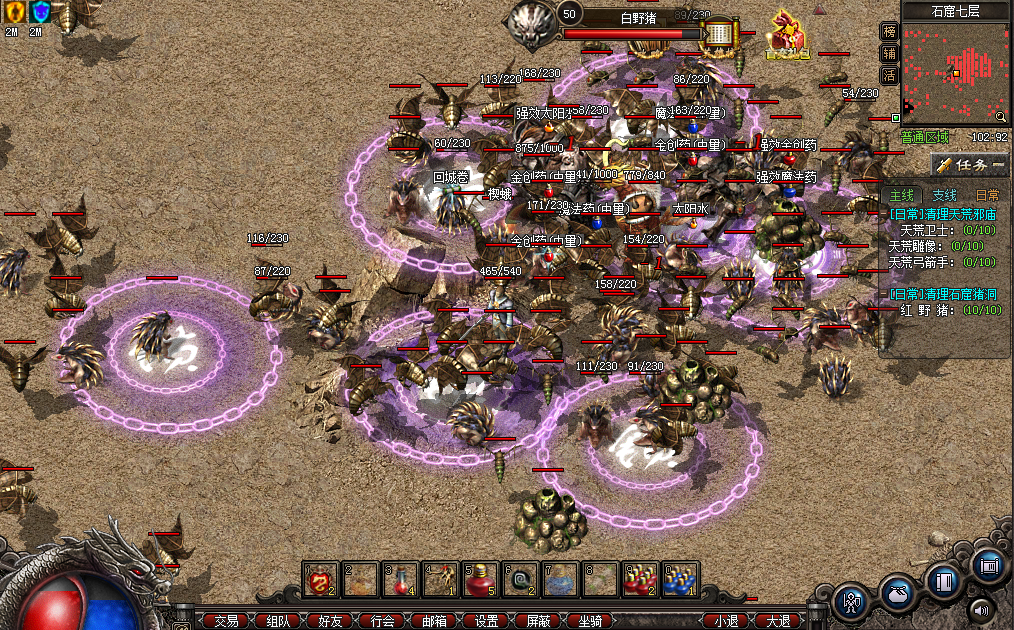Open the bag pouch round button
The image size is (1014, 630).
[897, 595]
